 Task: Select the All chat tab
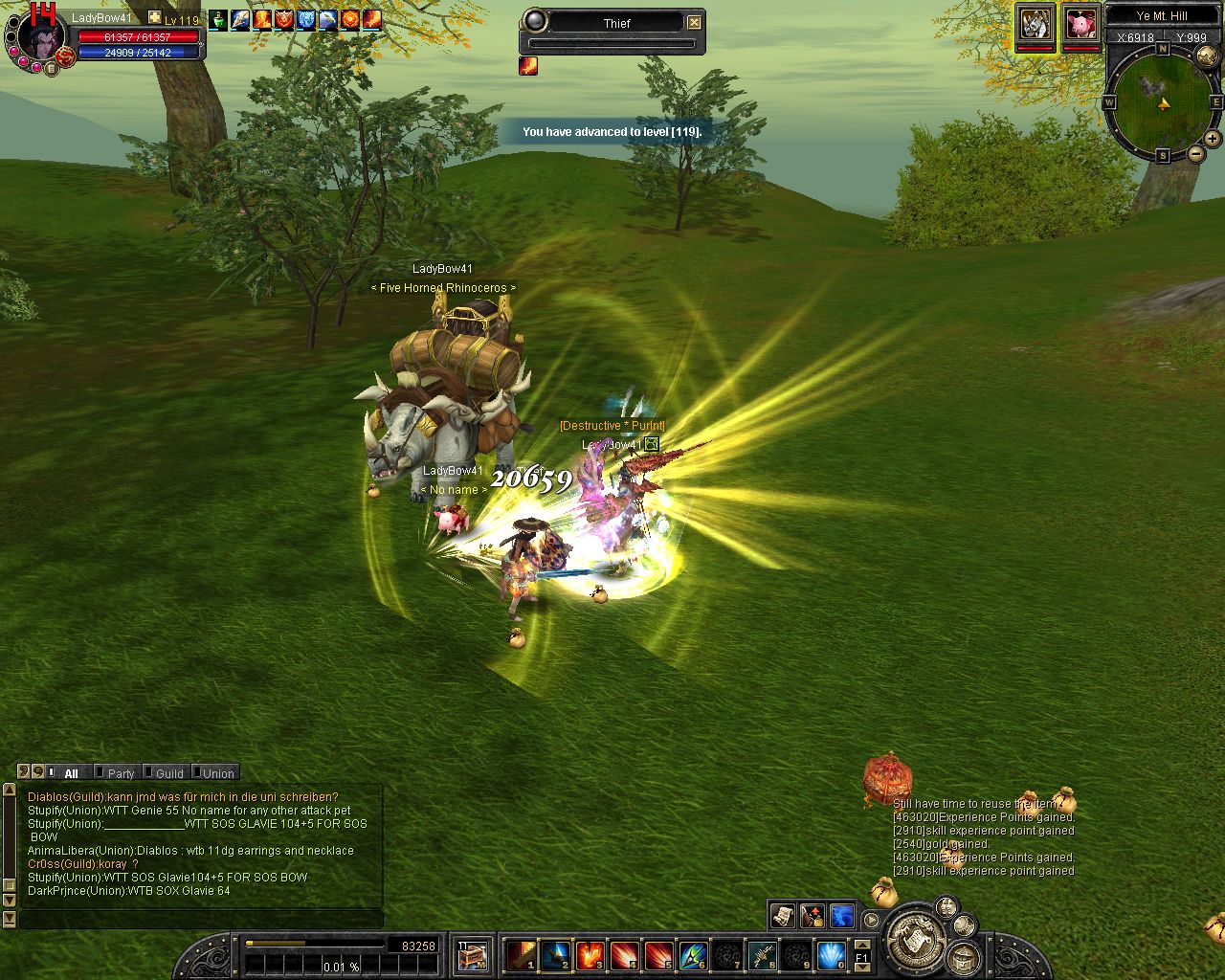point(71,773)
